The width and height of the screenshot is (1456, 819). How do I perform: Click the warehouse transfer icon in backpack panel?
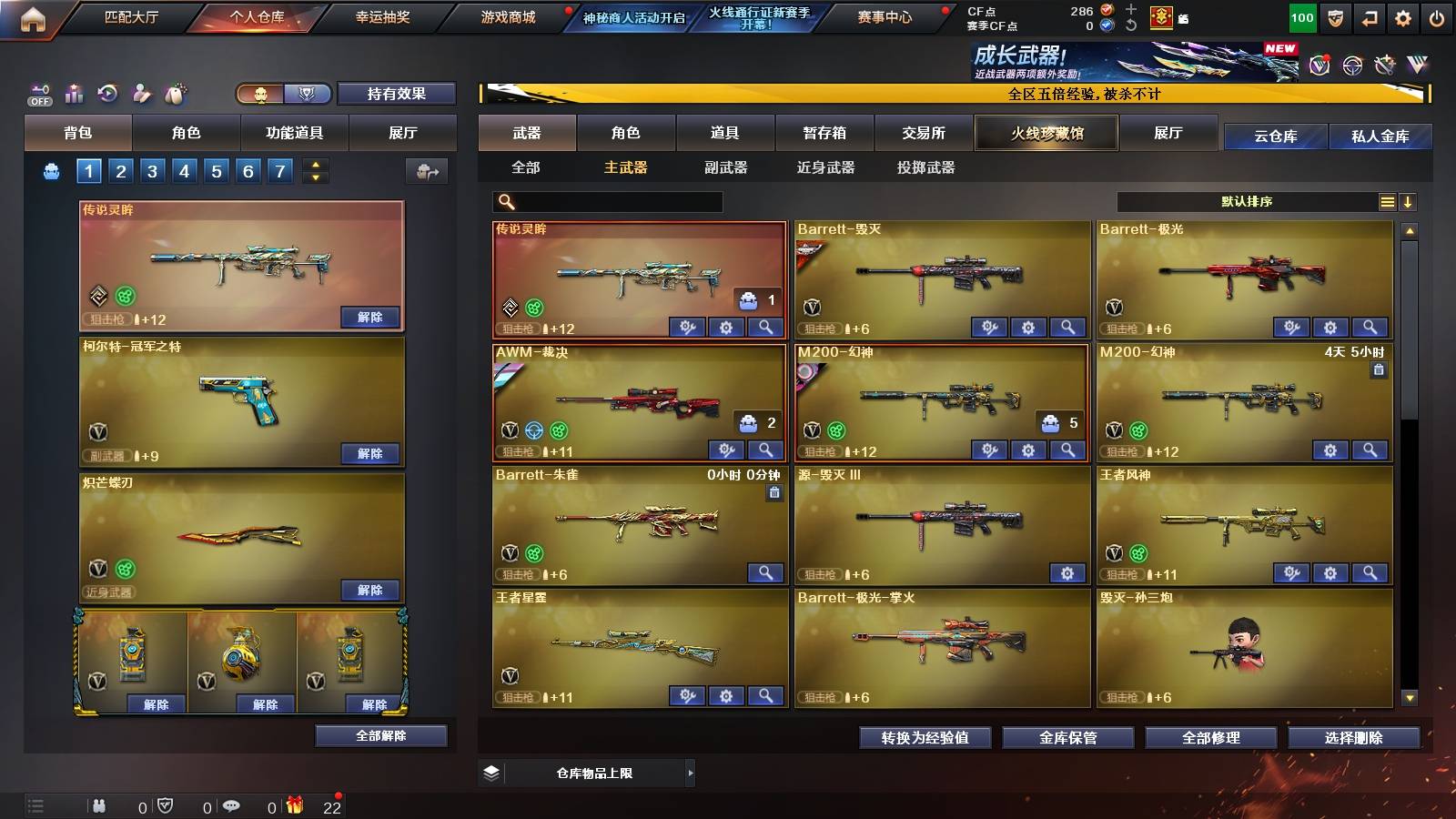click(x=427, y=172)
